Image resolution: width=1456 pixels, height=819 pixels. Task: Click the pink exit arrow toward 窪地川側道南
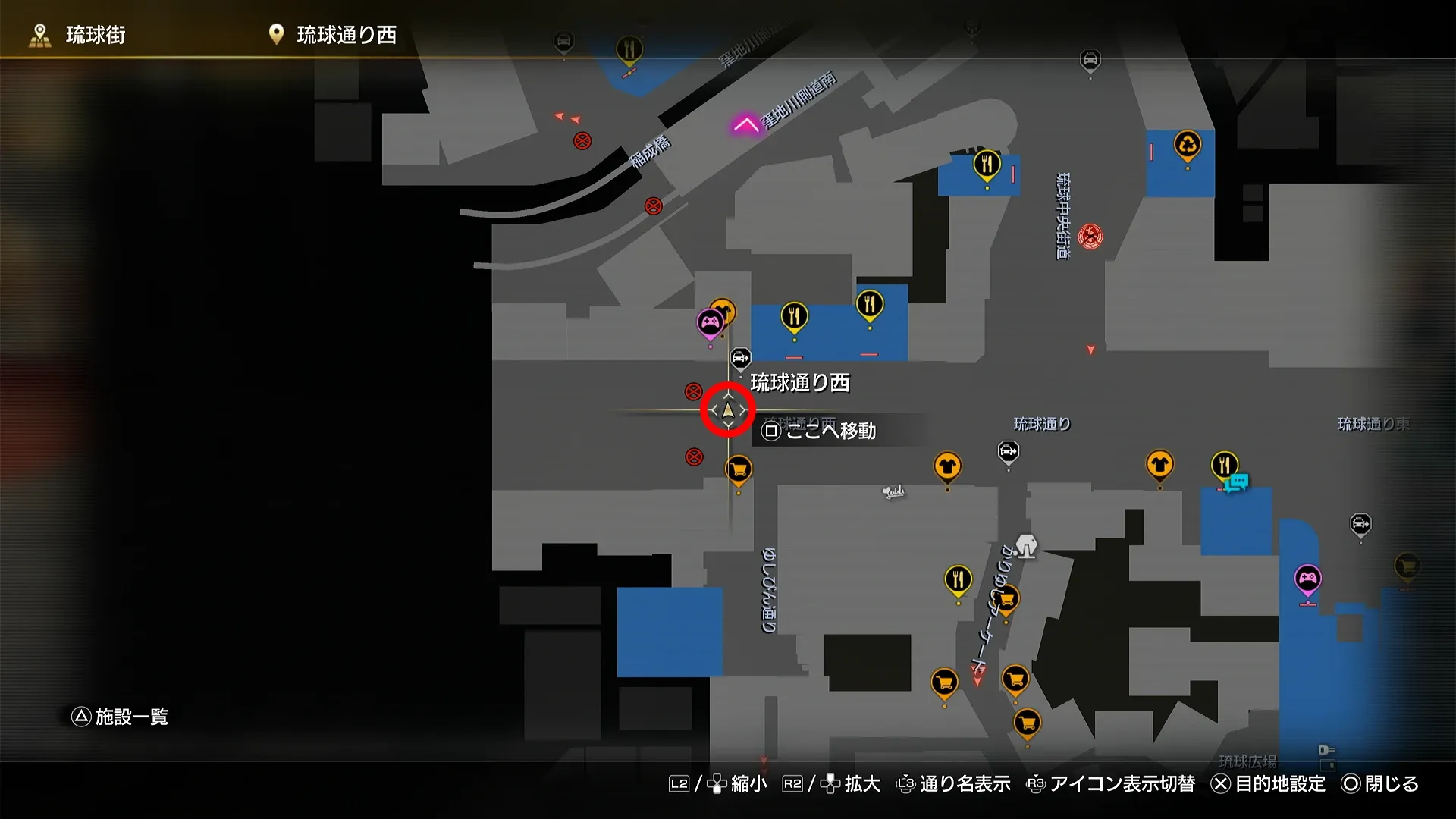[x=745, y=125]
